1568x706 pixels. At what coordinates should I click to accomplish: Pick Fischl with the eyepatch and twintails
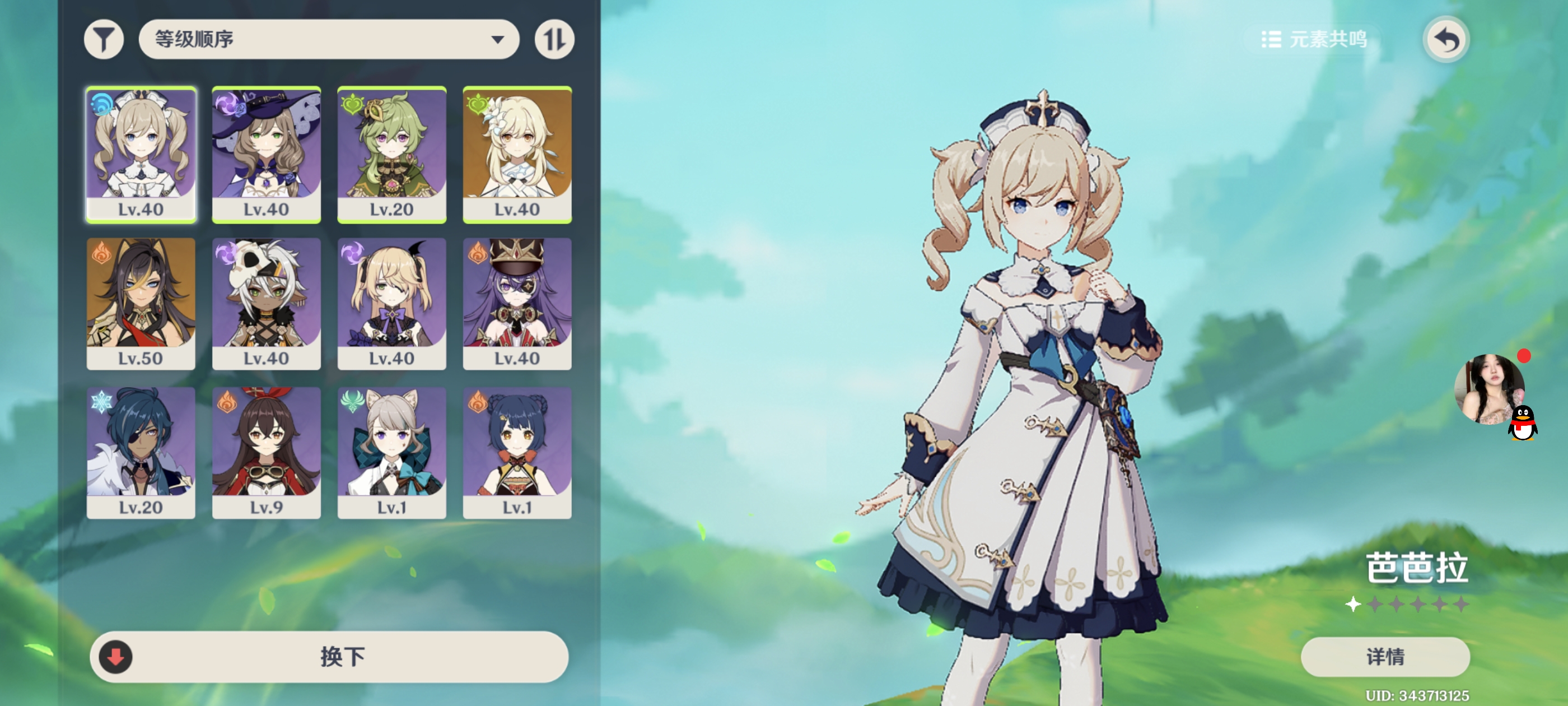tap(392, 303)
